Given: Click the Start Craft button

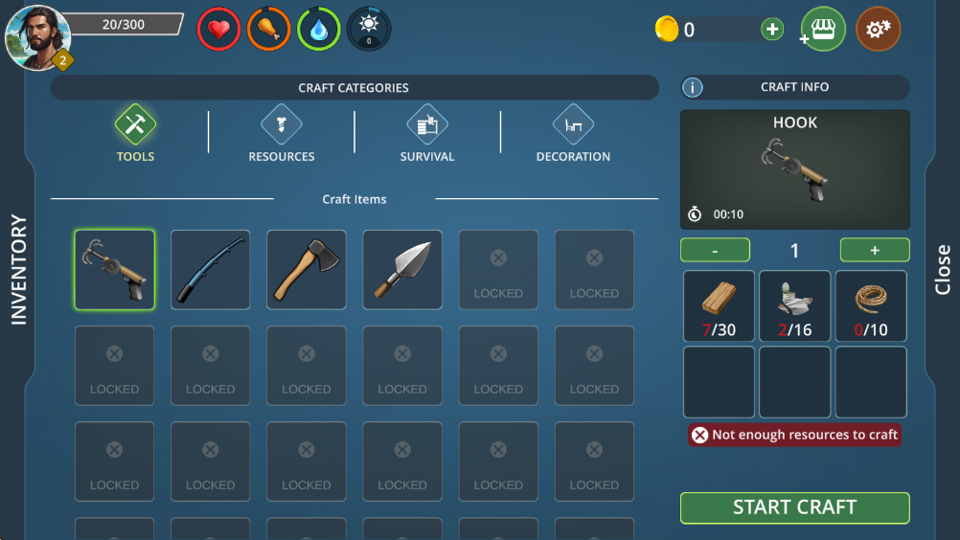Looking at the screenshot, I should (794, 507).
